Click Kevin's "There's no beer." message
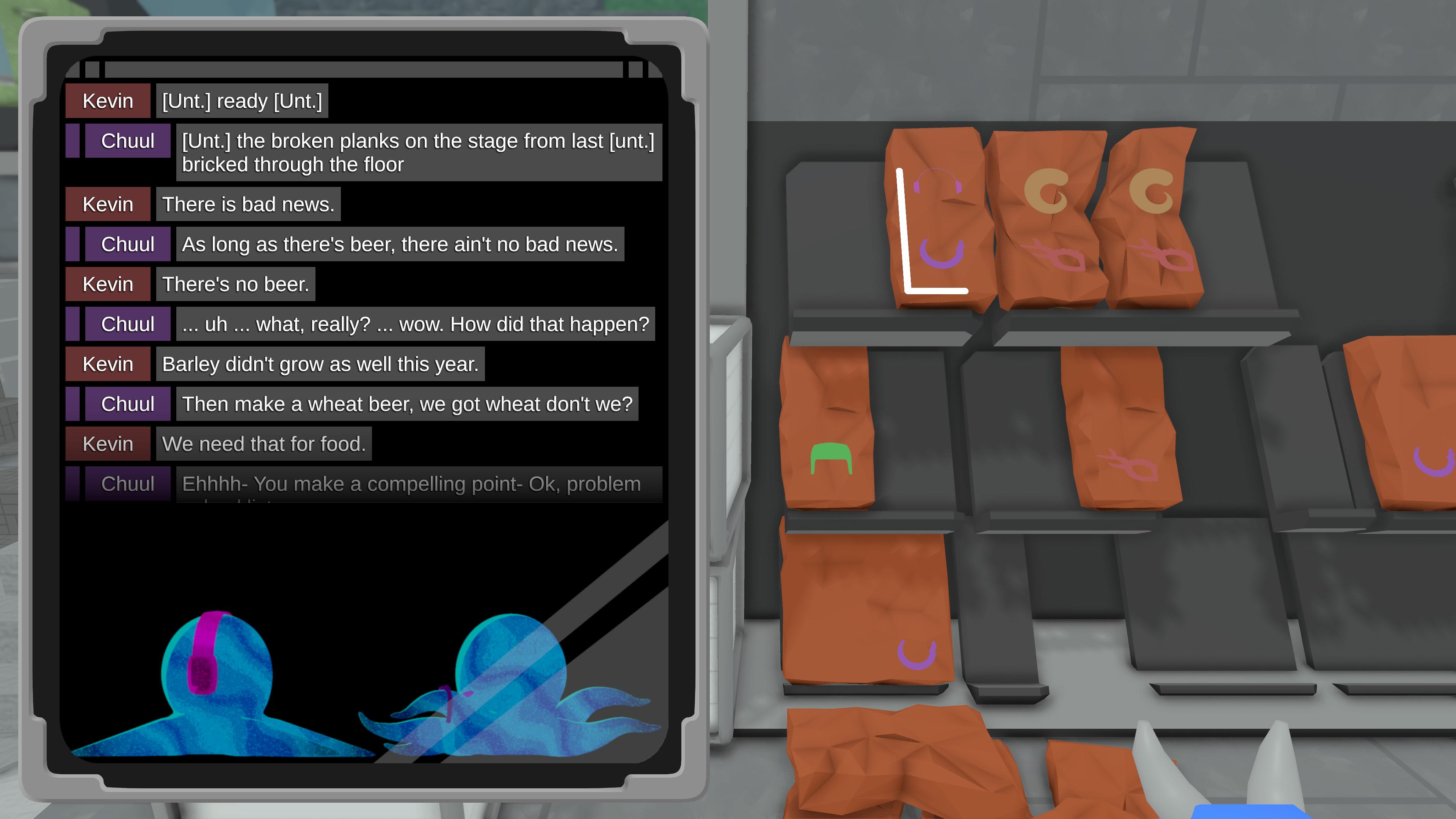 tap(235, 284)
